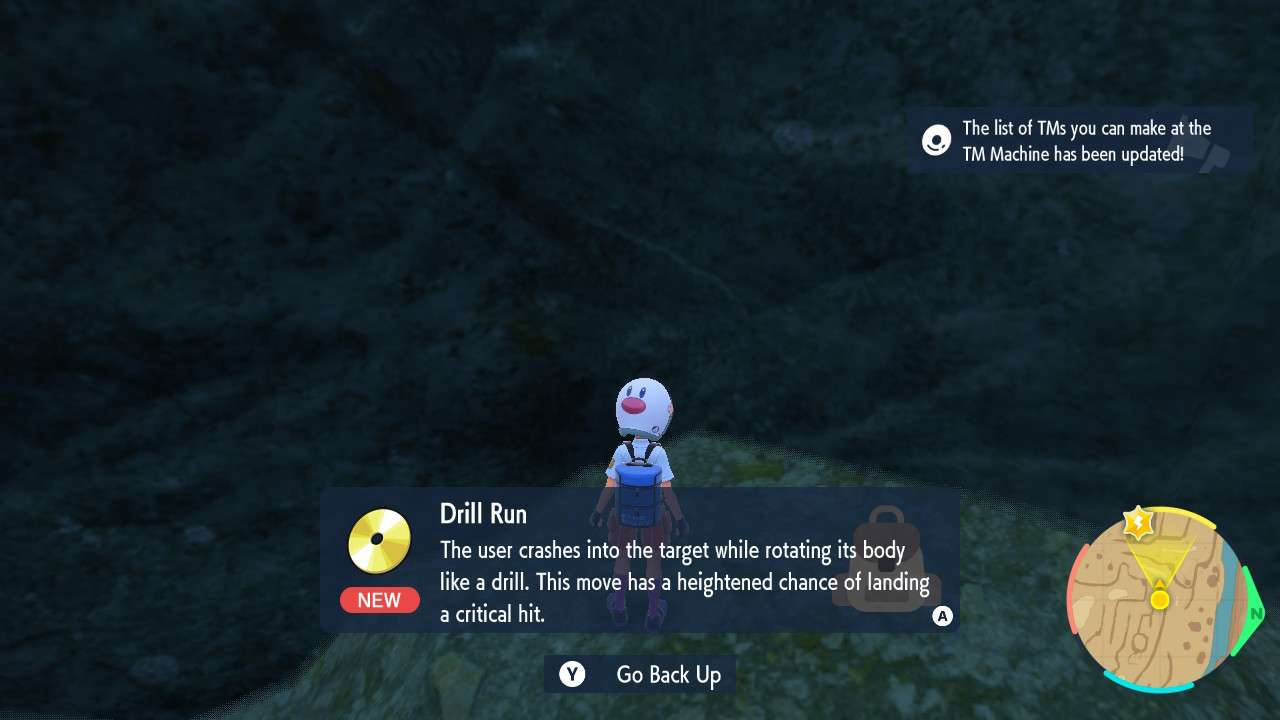Select the yellow player position marker on the minimap
The width and height of the screenshot is (1280, 720).
tap(1158, 601)
